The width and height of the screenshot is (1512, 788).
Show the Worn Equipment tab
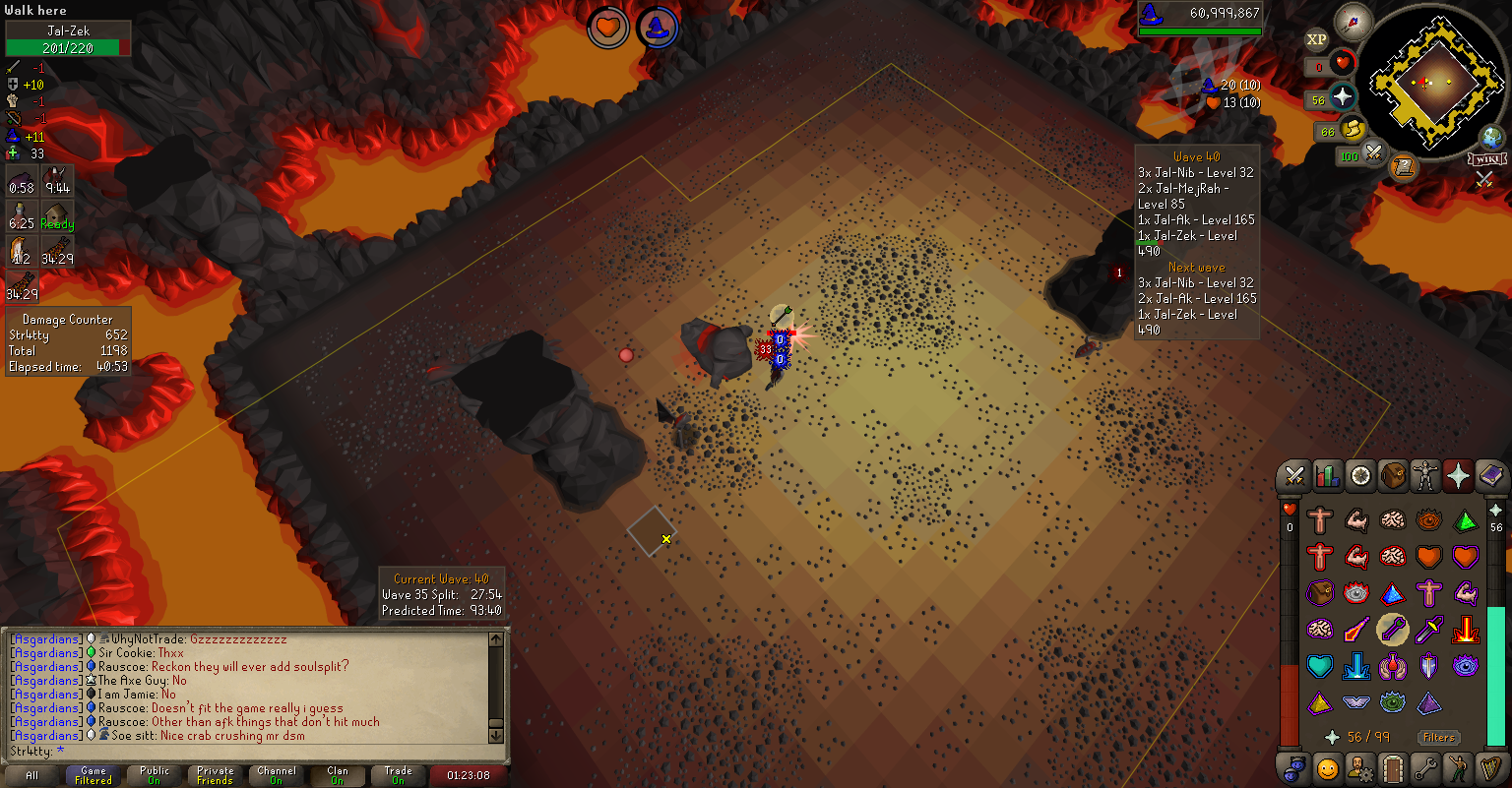point(1425,476)
